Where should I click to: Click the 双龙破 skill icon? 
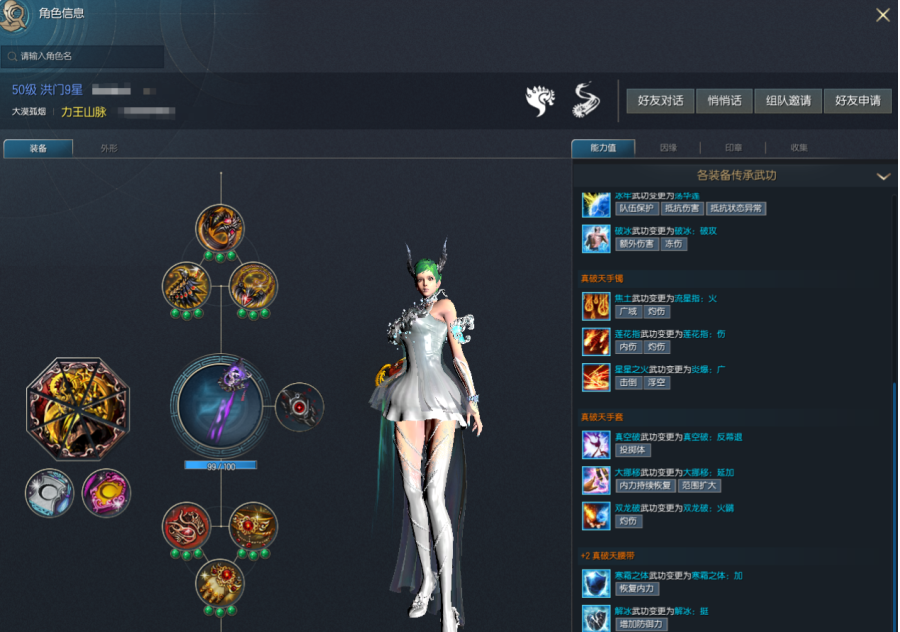[x=596, y=515]
